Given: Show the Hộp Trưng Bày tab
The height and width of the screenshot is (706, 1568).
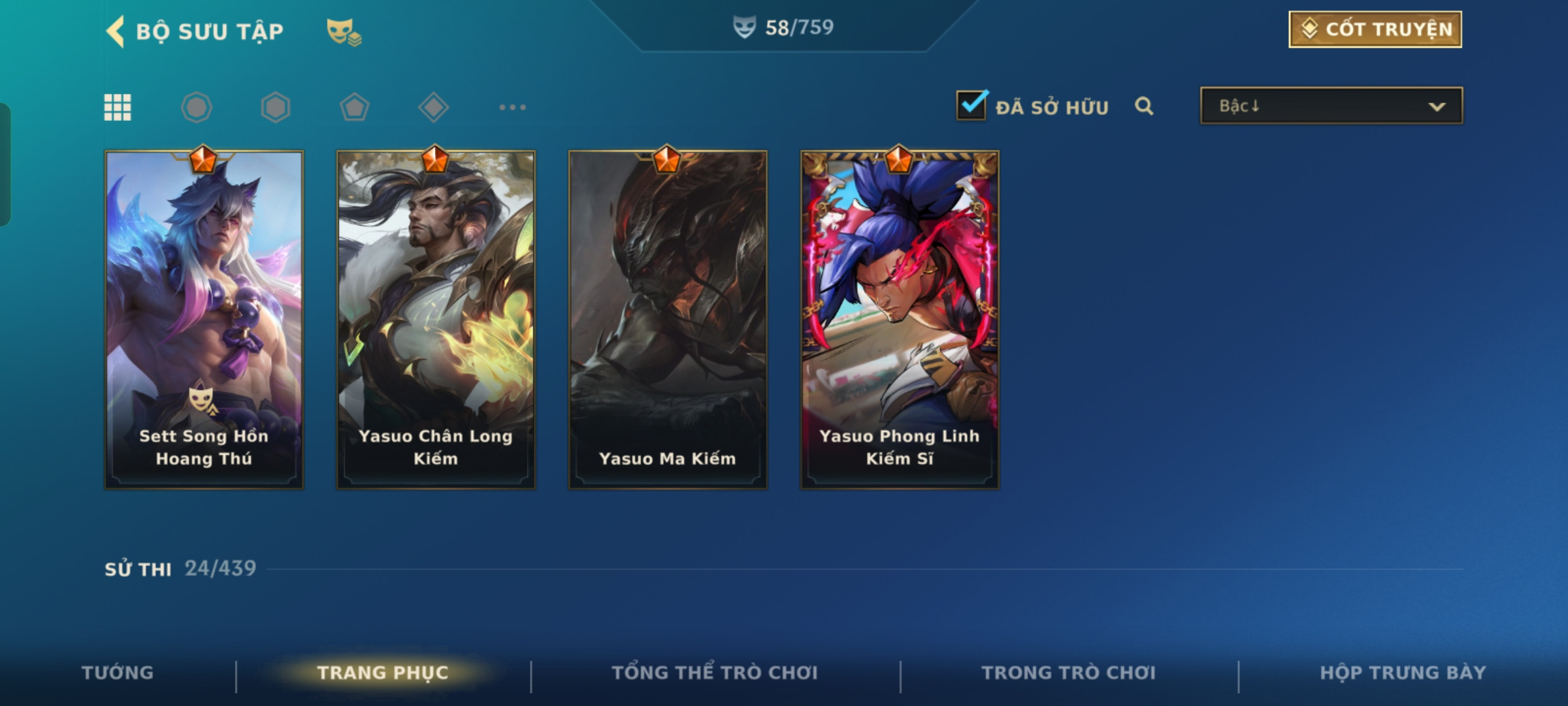Looking at the screenshot, I should coord(1403,673).
